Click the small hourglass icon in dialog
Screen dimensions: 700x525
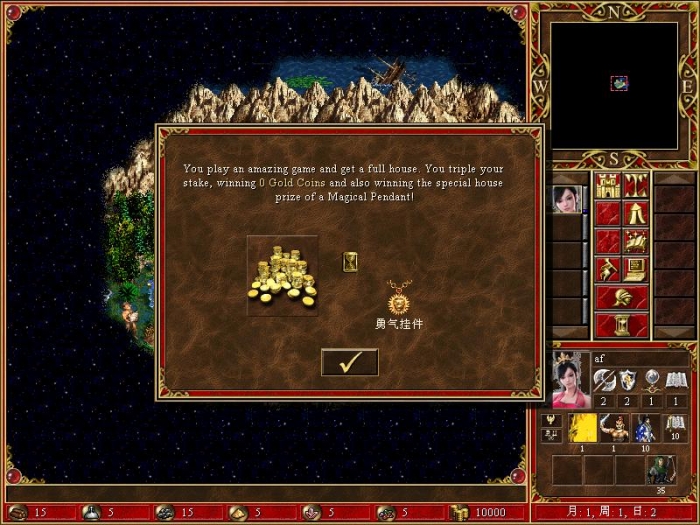350,261
